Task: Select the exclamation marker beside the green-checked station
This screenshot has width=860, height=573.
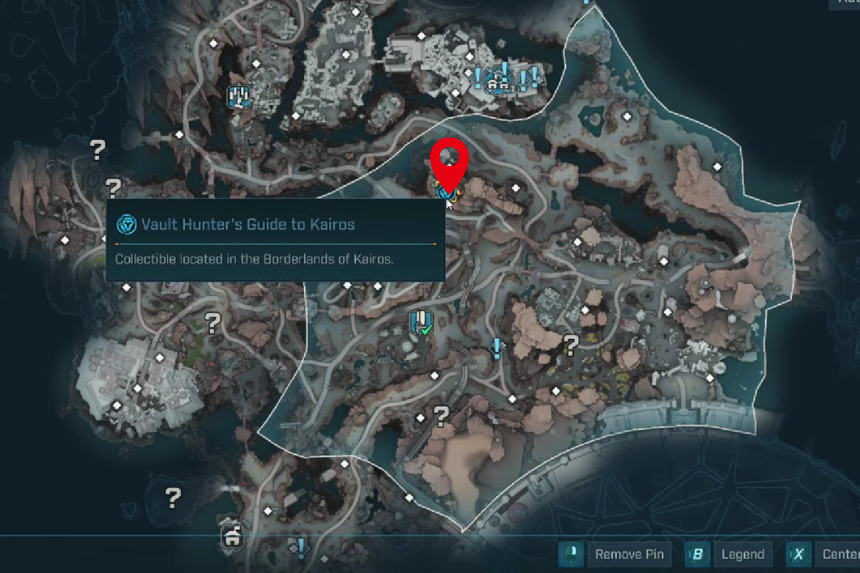Action: [x=496, y=347]
